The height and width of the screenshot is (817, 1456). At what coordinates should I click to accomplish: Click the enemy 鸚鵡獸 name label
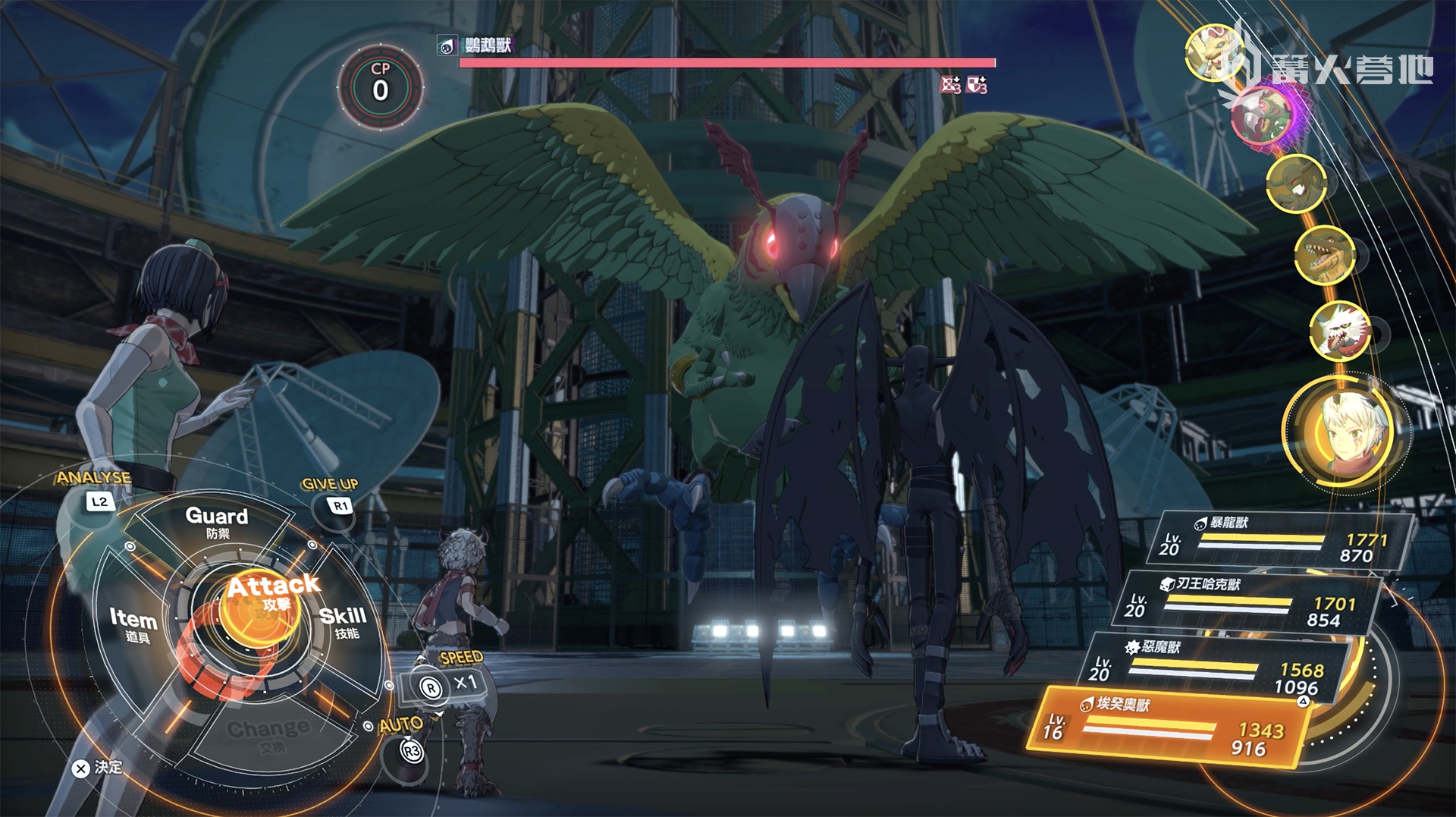click(x=488, y=46)
